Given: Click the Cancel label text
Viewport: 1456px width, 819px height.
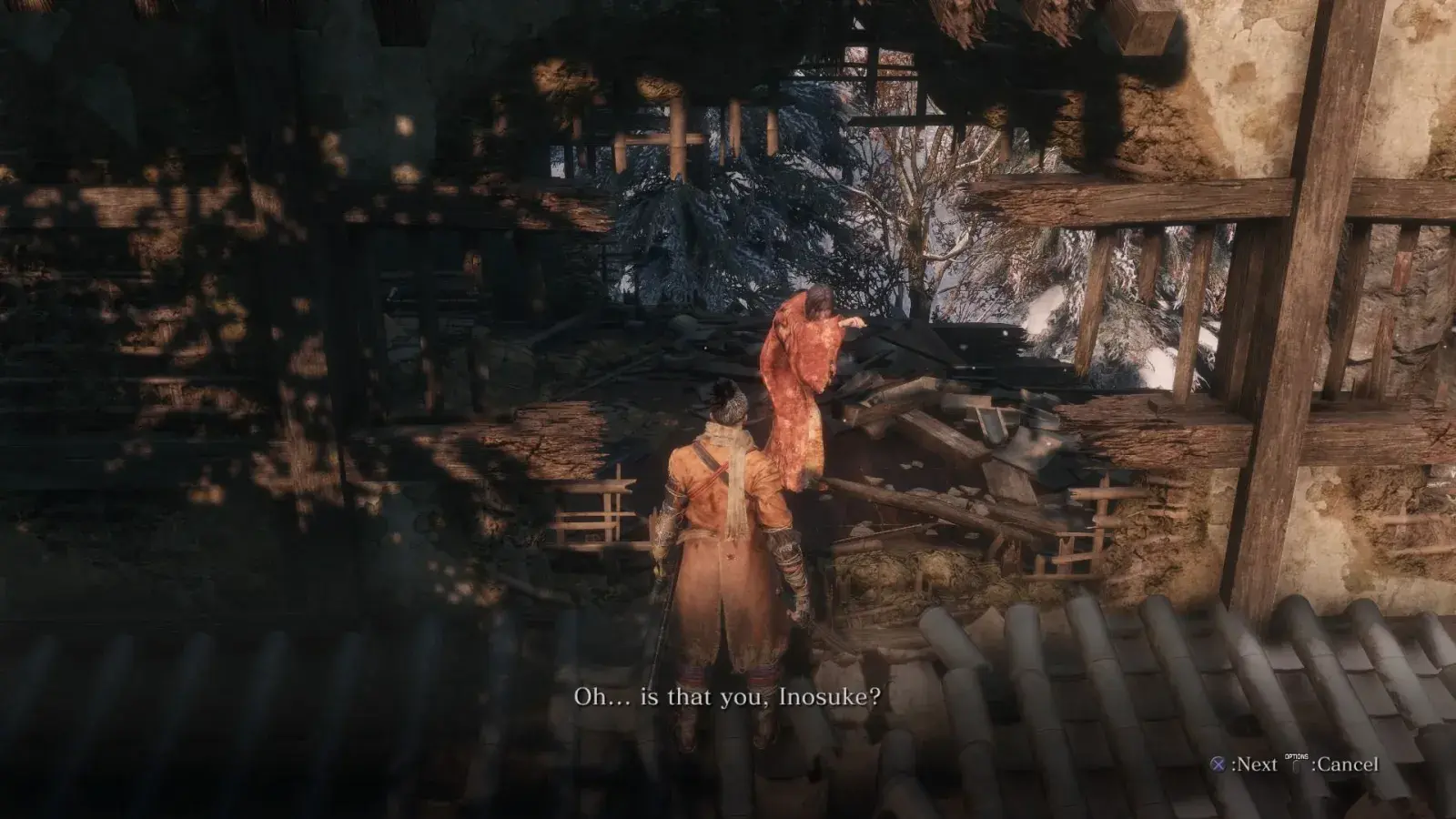Looking at the screenshot, I should [x=1349, y=766].
